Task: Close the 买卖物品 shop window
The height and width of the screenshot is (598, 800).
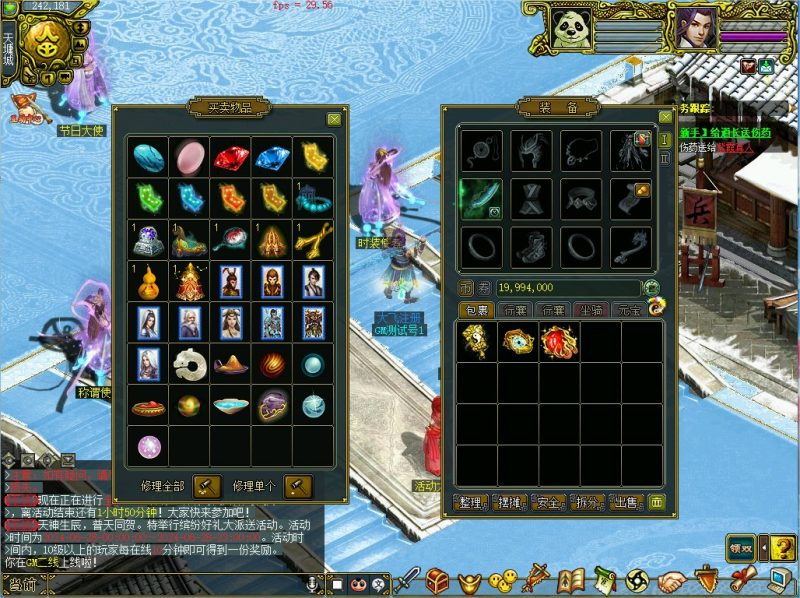Action: coord(334,118)
